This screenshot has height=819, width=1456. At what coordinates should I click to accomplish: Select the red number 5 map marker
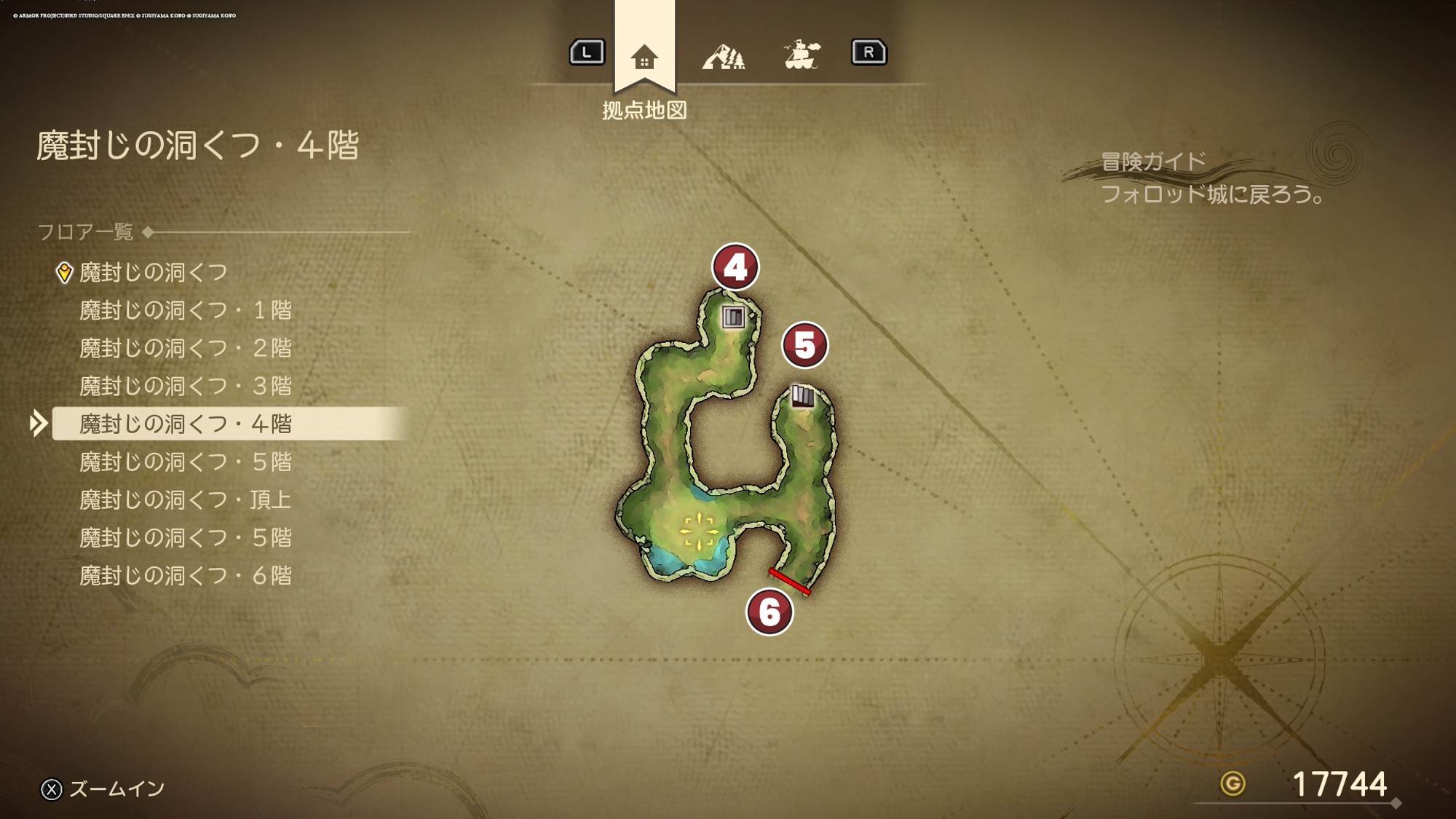click(x=804, y=345)
